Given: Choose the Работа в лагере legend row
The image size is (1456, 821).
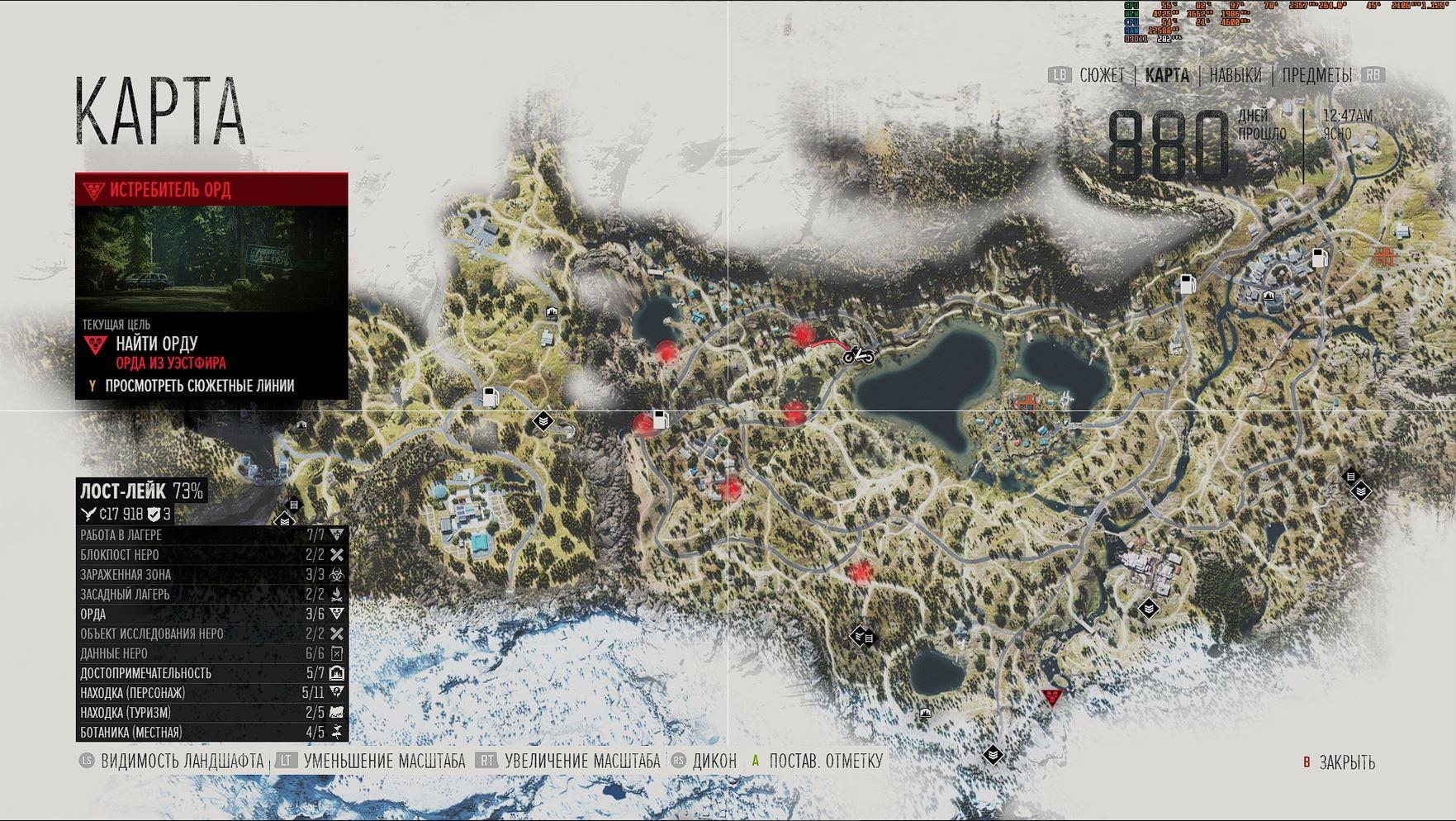Looking at the screenshot, I should click(x=211, y=535).
